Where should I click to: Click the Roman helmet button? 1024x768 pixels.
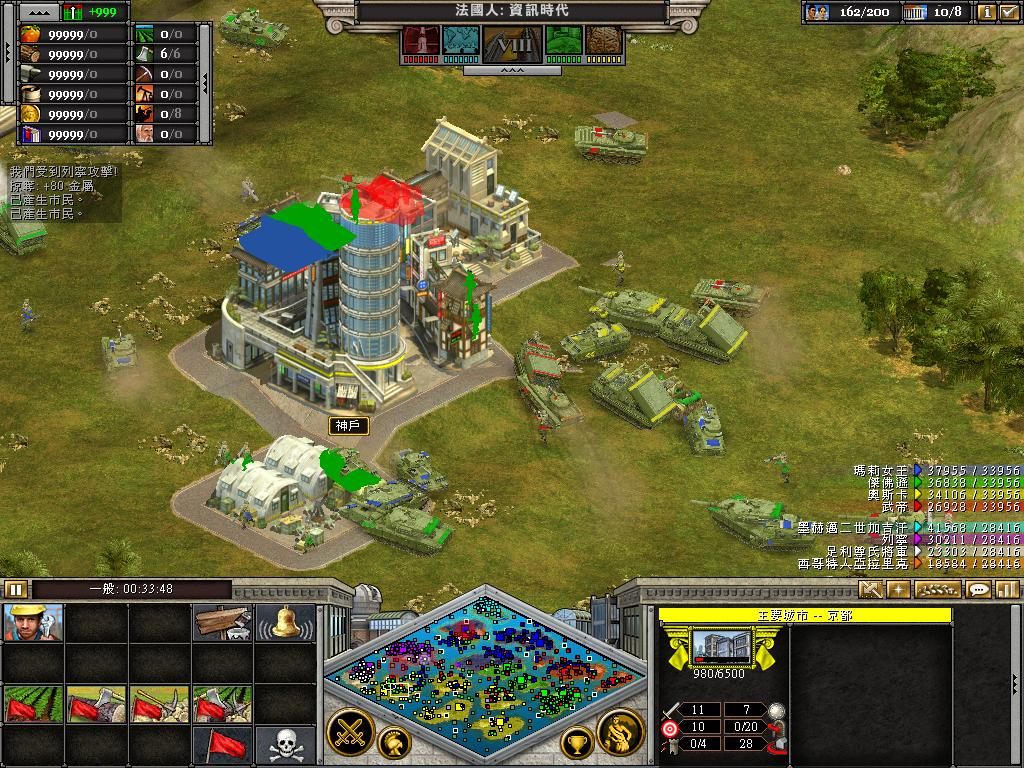point(394,742)
